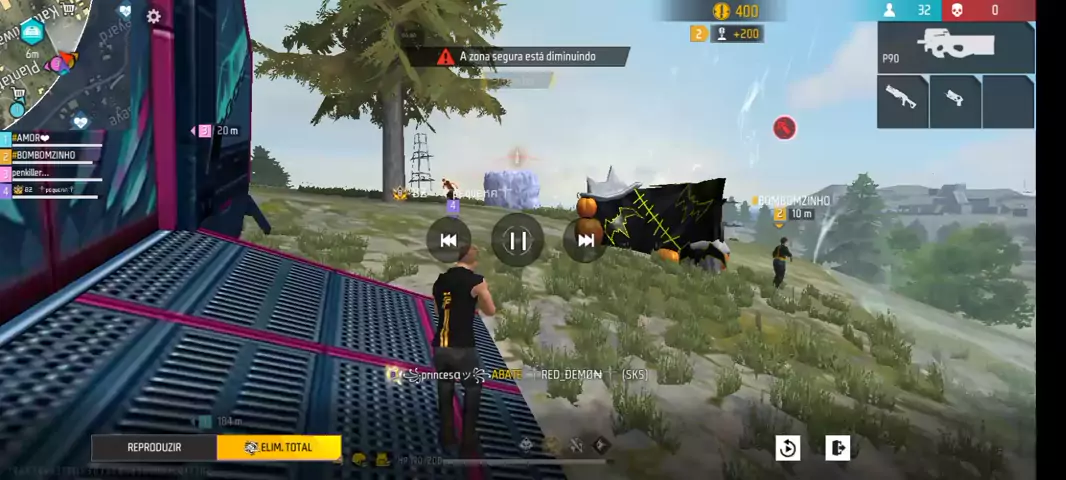Click the circular replay restart icon

[788, 448]
